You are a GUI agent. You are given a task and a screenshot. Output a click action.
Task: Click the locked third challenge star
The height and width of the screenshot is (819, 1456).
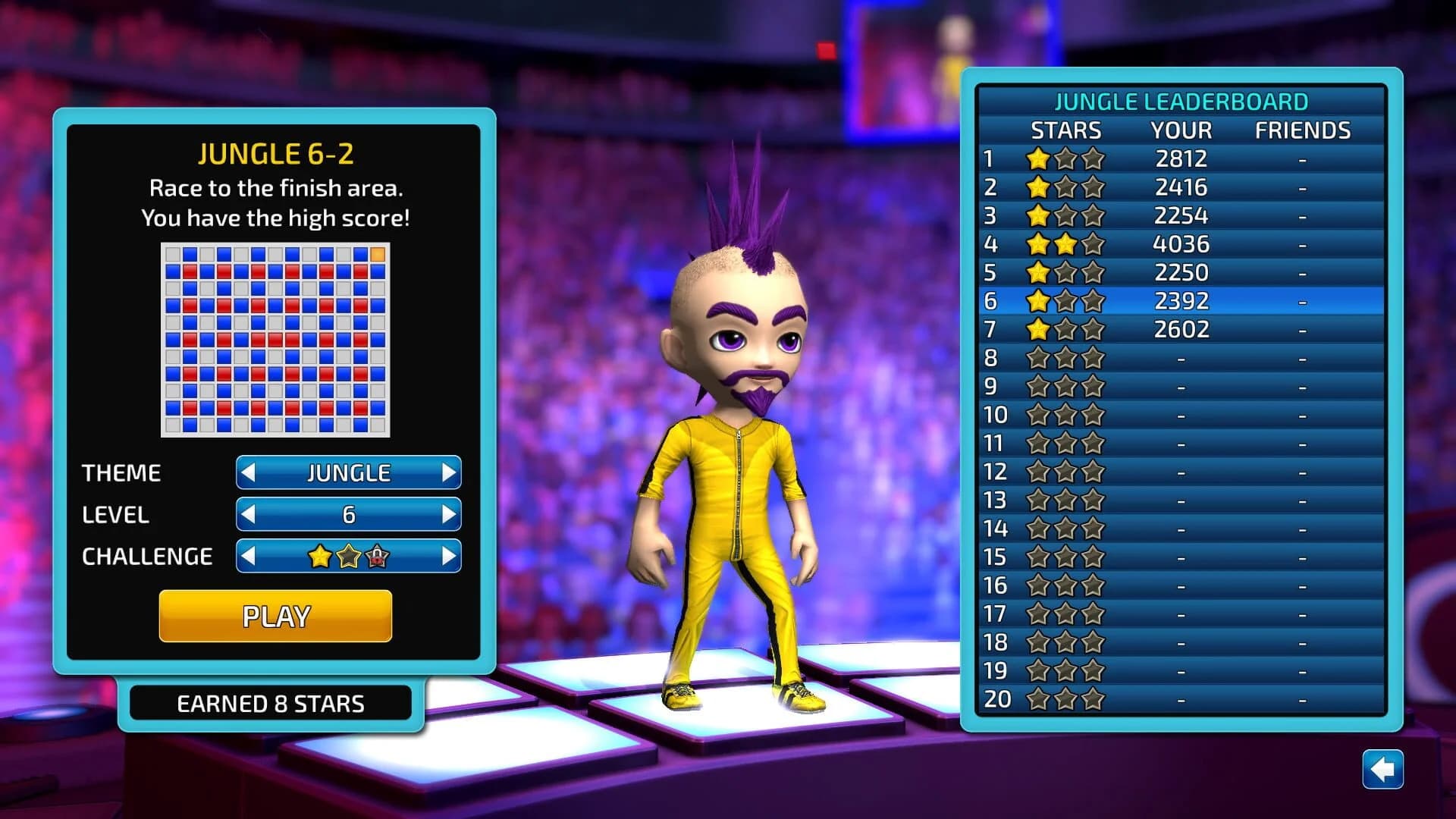tap(378, 556)
